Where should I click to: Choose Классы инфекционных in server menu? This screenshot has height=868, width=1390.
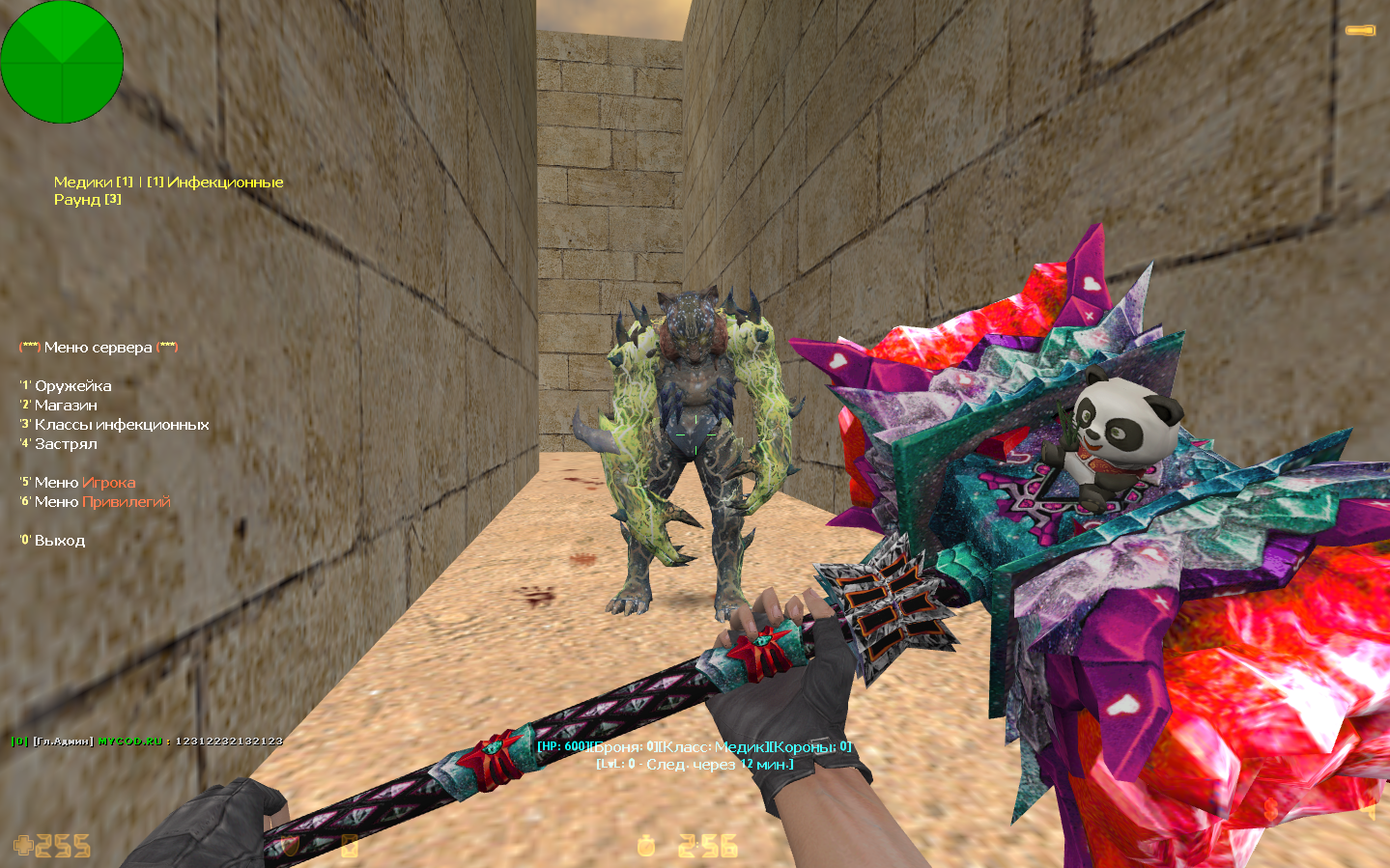tap(121, 425)
